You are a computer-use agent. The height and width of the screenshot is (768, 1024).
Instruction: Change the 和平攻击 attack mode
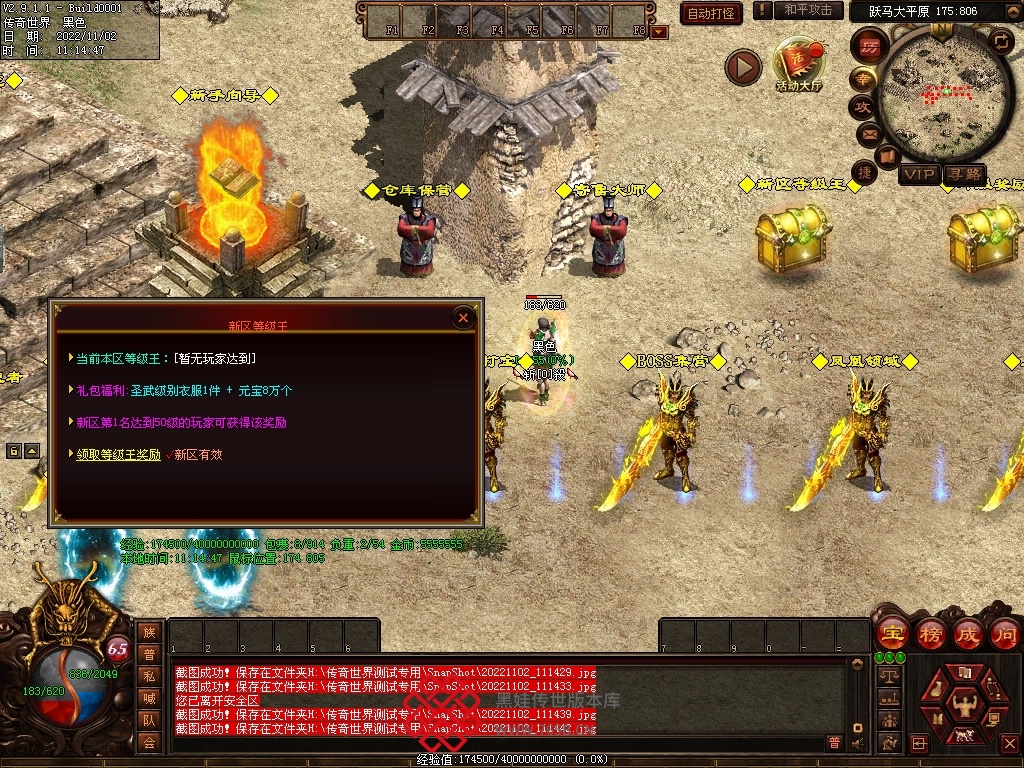[808, 10]
